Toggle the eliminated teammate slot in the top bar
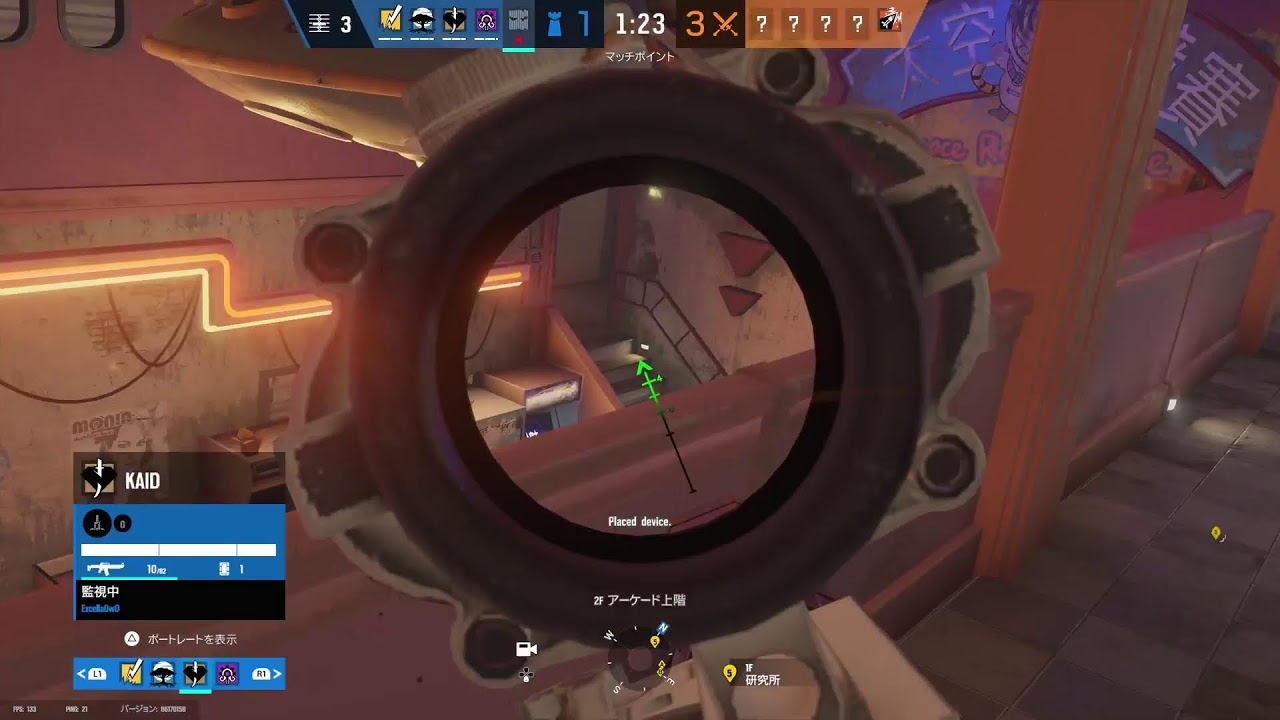1280x720 pixels. pyautogui.click(x=518, y=18)
